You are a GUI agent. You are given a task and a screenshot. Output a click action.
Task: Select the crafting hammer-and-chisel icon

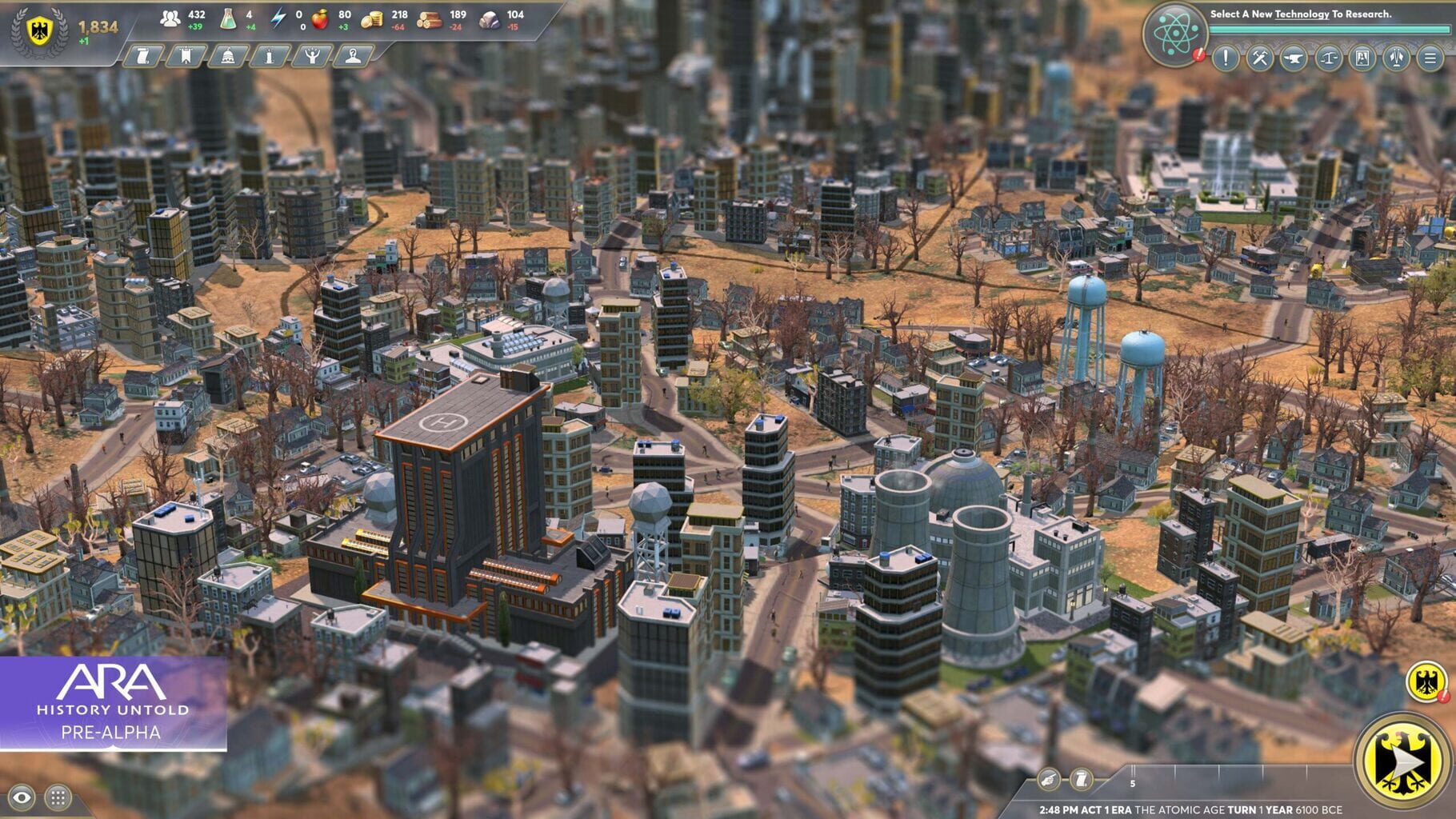point(1260,58)
